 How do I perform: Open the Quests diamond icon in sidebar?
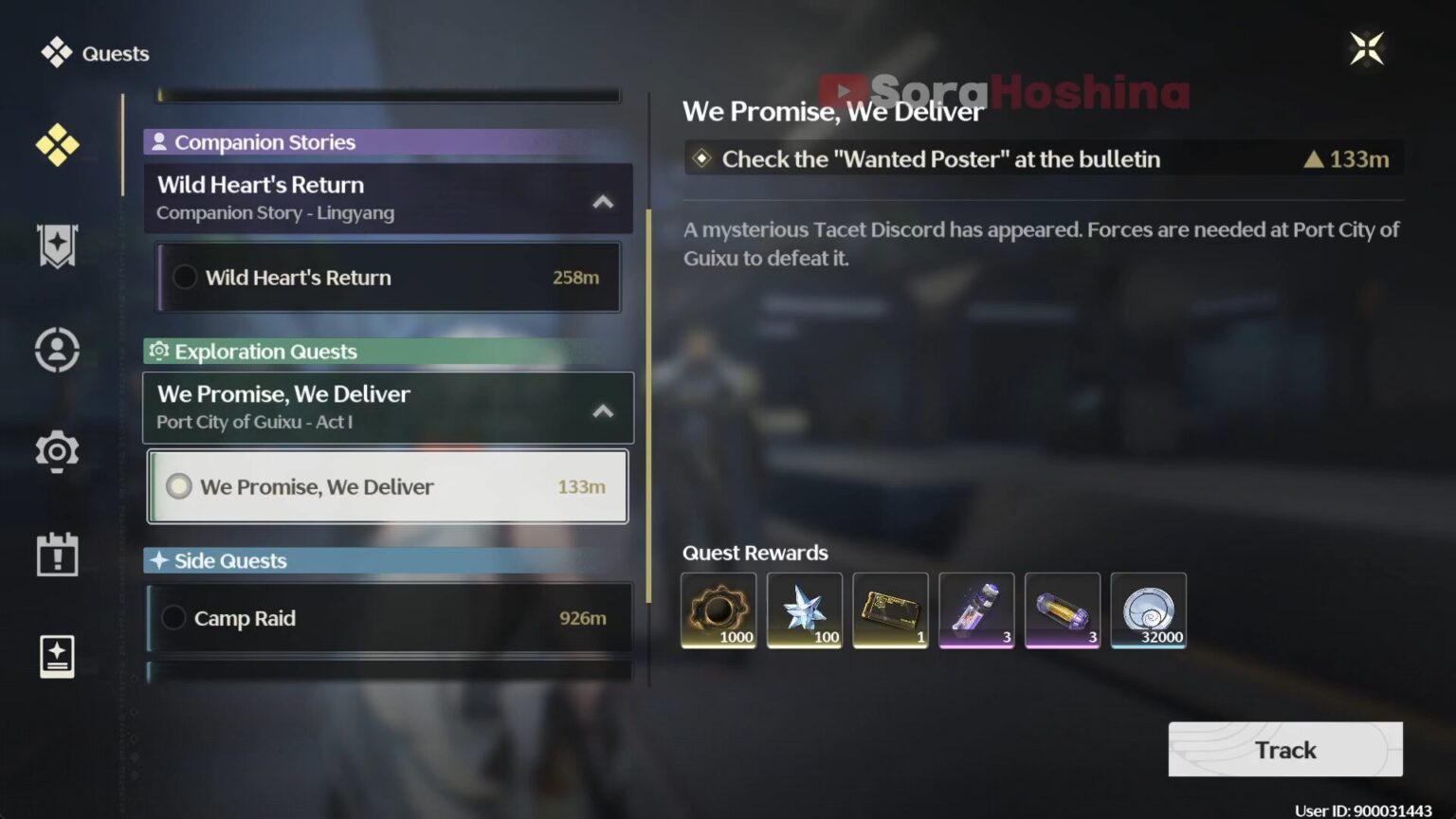tap(57, 145)
